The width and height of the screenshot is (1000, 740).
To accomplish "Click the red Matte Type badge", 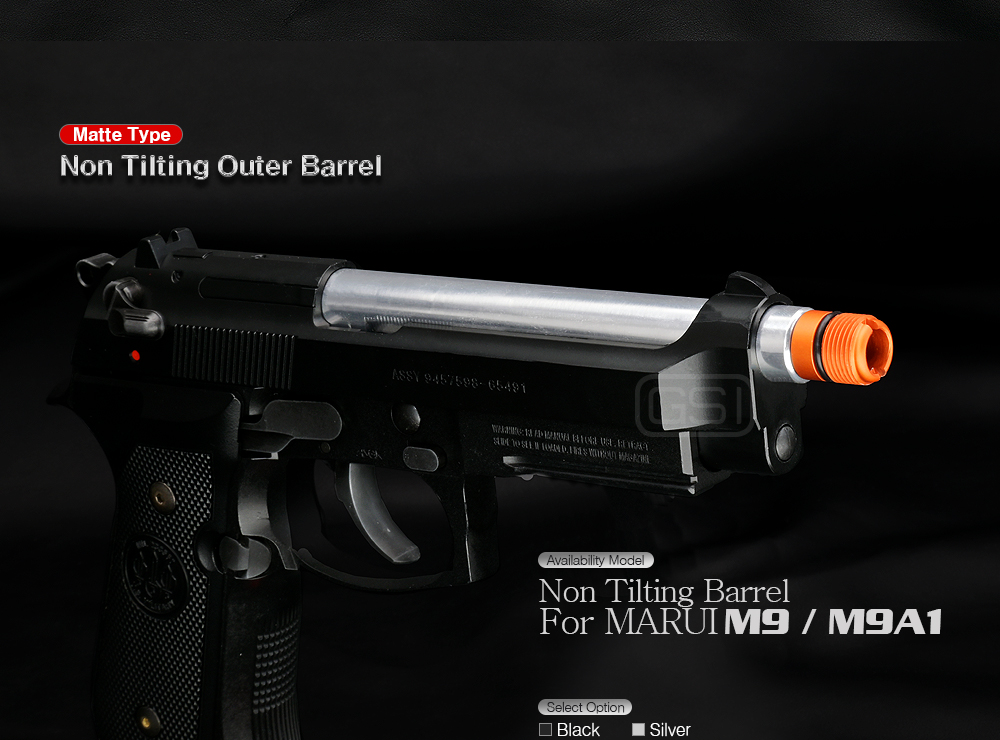I will [121, 135].
